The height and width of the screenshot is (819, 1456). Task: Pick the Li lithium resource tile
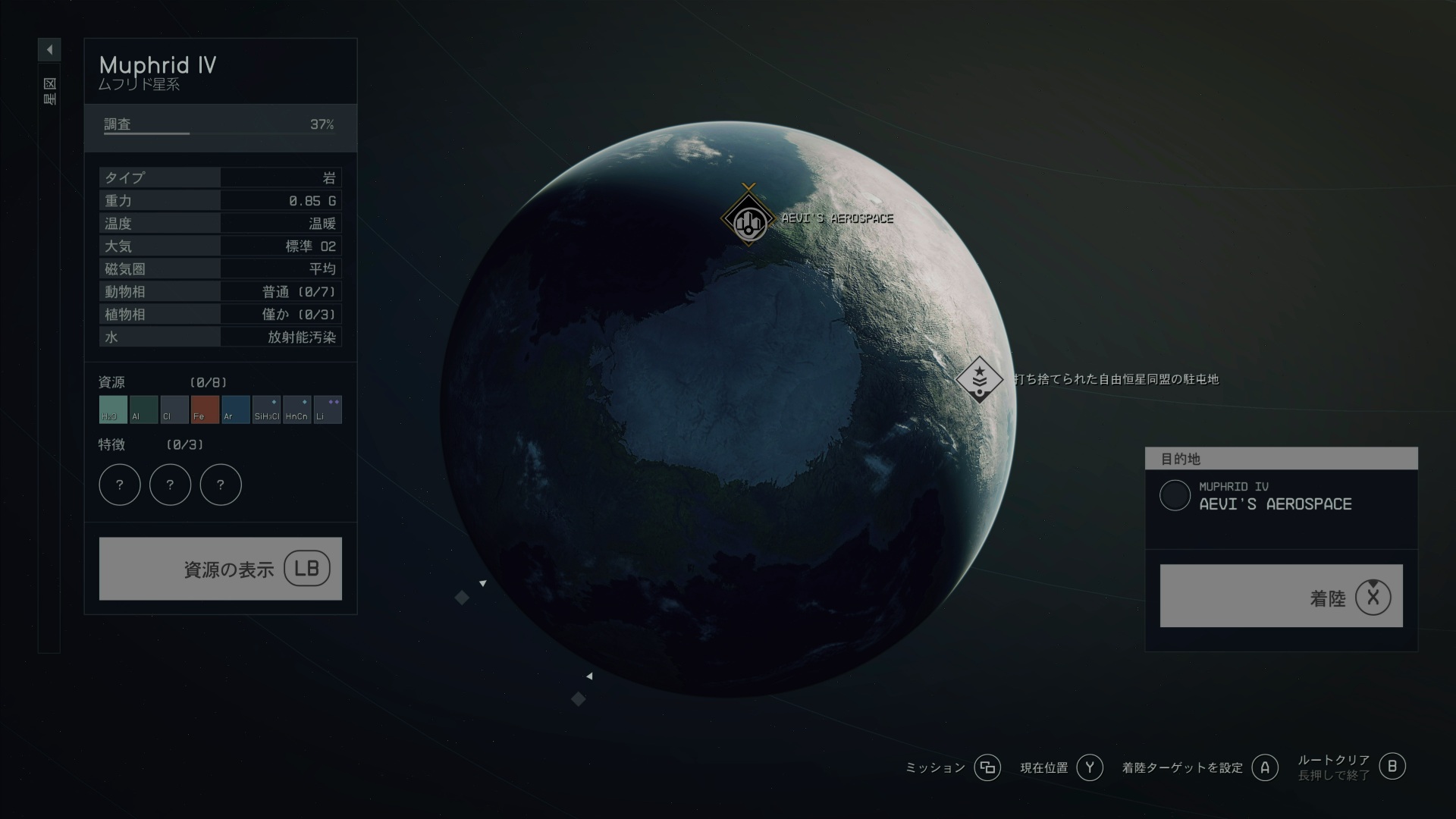(328, 409)
